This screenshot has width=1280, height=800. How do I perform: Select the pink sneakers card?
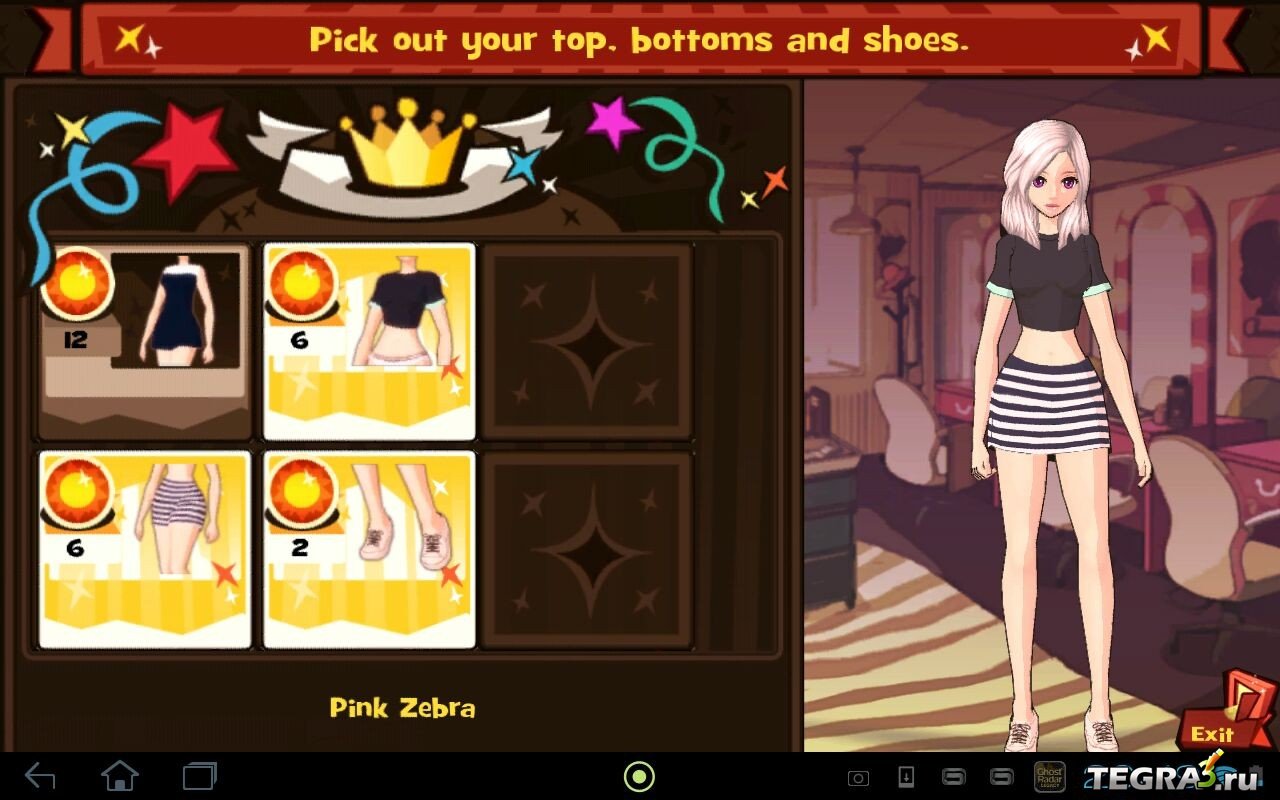(369, 550)
